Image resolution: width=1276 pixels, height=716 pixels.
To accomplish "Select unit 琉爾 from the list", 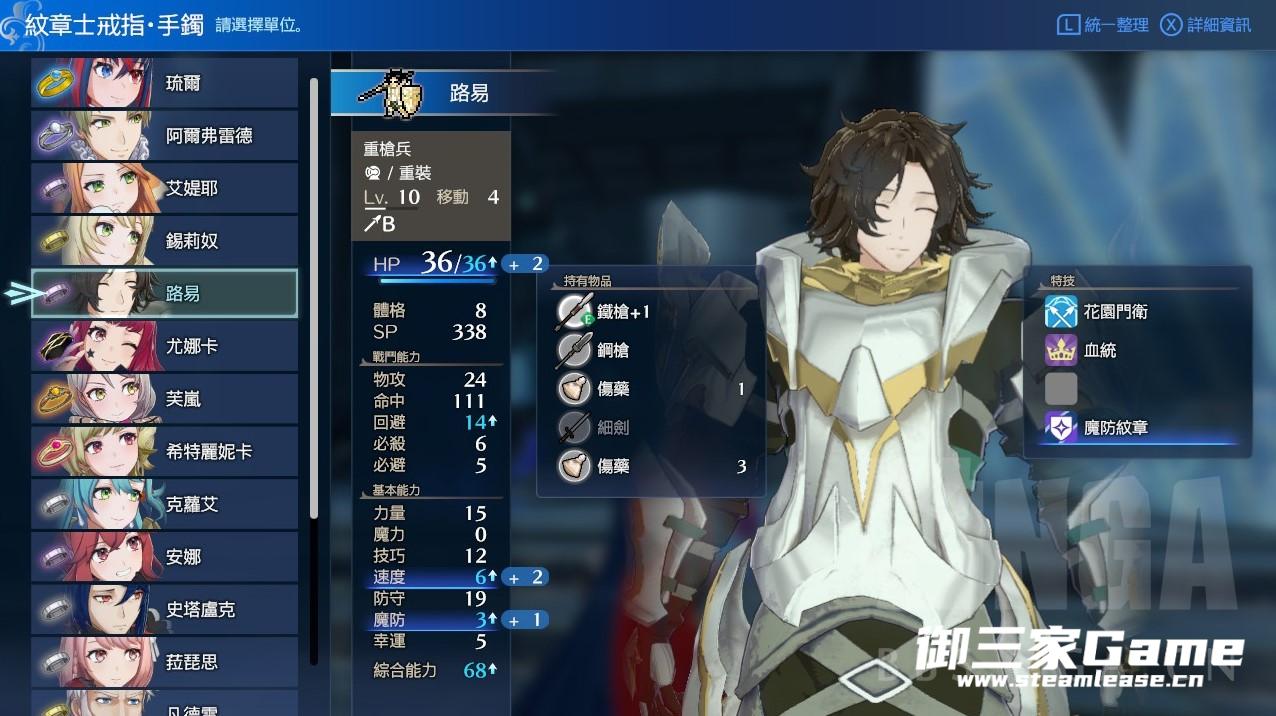I will [x=165, y=83].
